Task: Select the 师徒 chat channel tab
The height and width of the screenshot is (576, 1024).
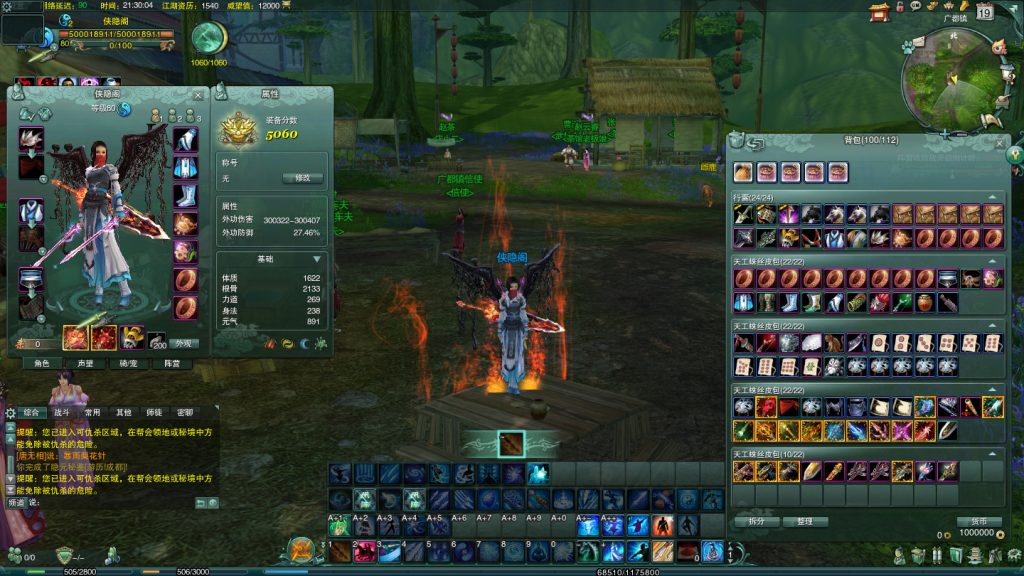Action: tap(154, 412)
